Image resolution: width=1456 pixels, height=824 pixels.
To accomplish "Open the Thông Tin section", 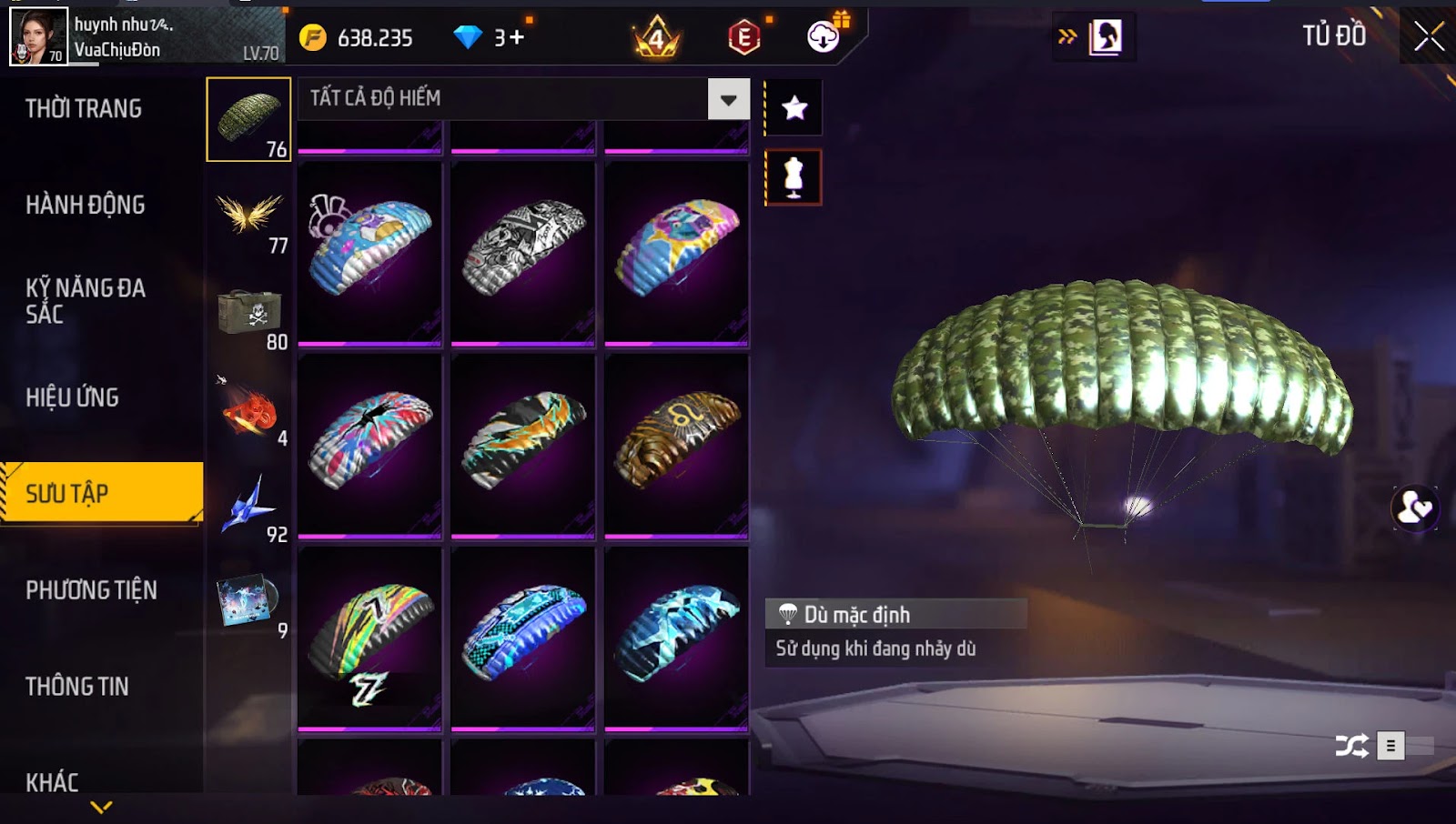I will click(x=77, y=687).
